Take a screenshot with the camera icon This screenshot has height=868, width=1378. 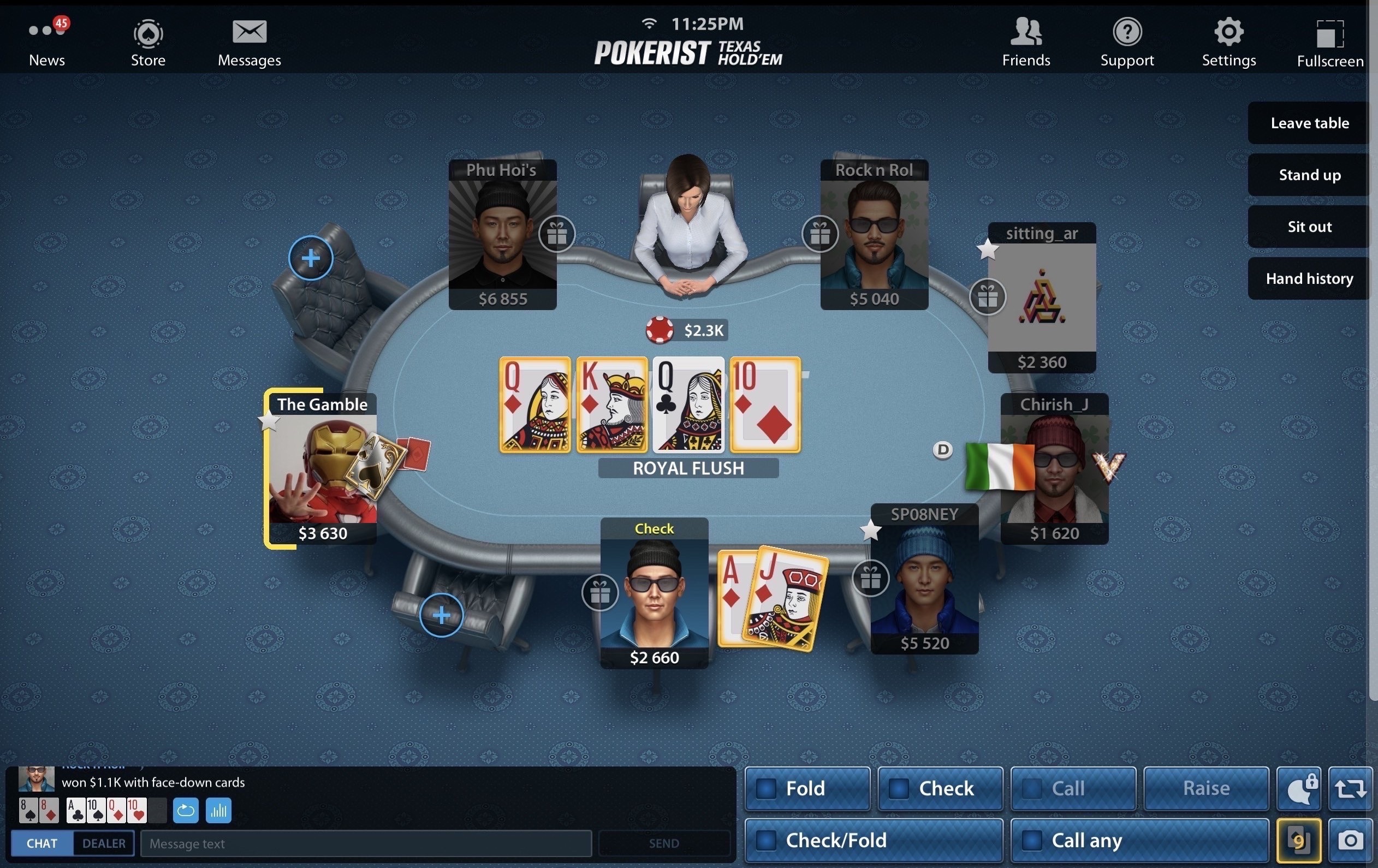[x=1350, y=841]
